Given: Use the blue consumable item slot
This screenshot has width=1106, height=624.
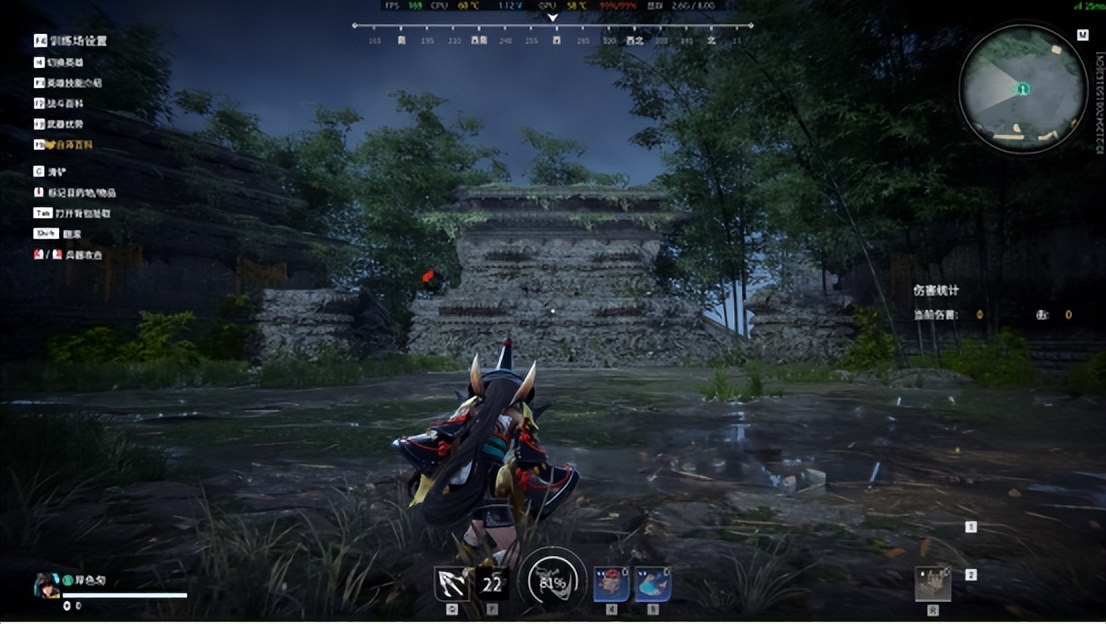Looking at the screenshot, I should (x=652, y=583).
